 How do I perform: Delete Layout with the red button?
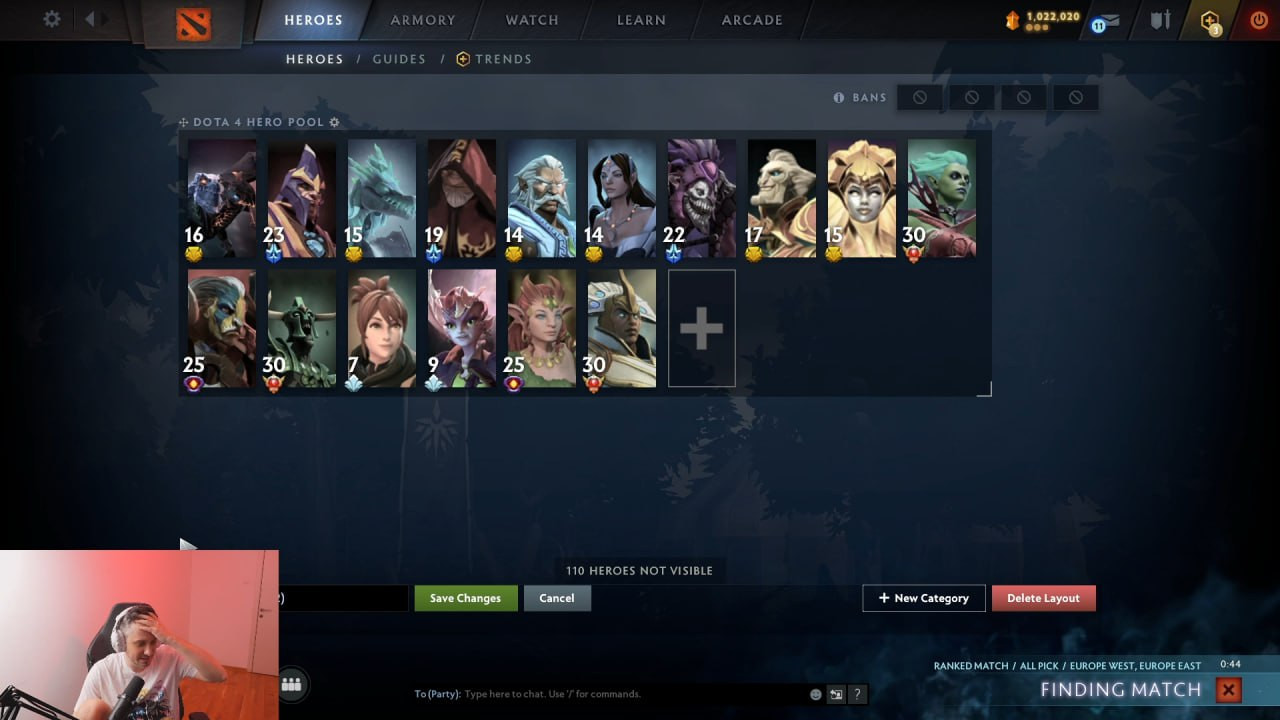(1043, 598)
